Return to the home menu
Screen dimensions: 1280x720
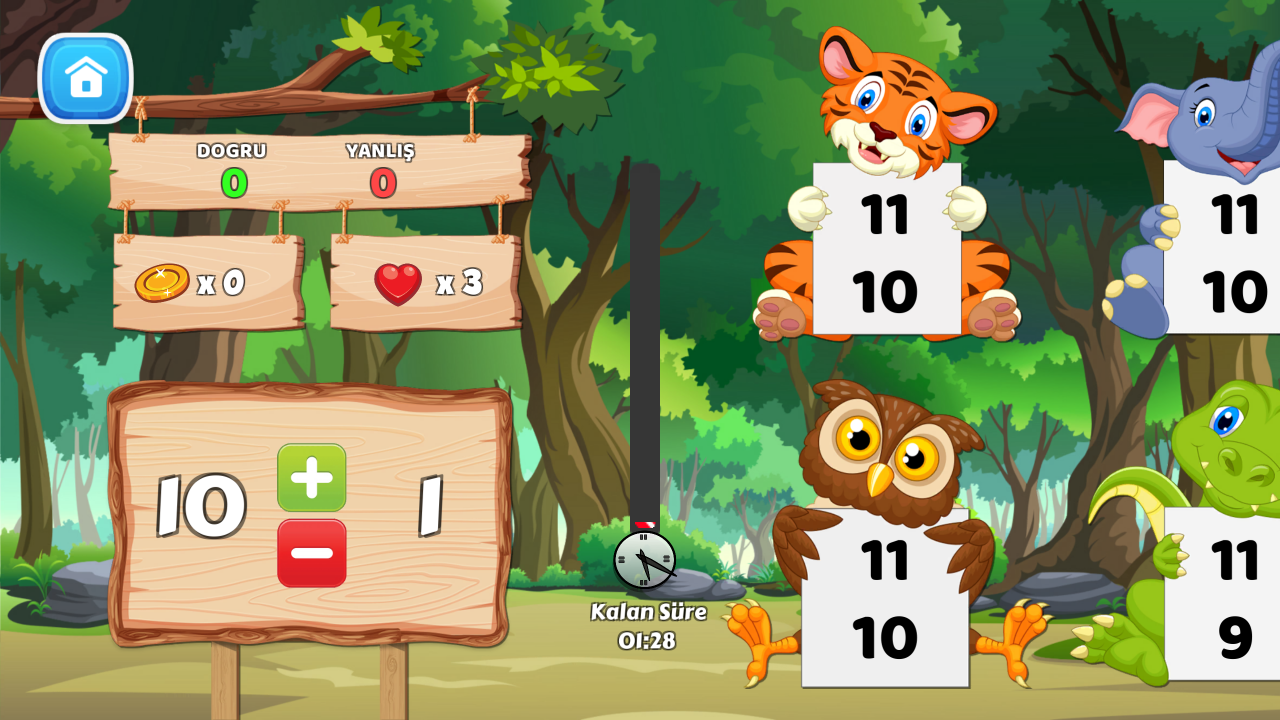click(86, 78)
